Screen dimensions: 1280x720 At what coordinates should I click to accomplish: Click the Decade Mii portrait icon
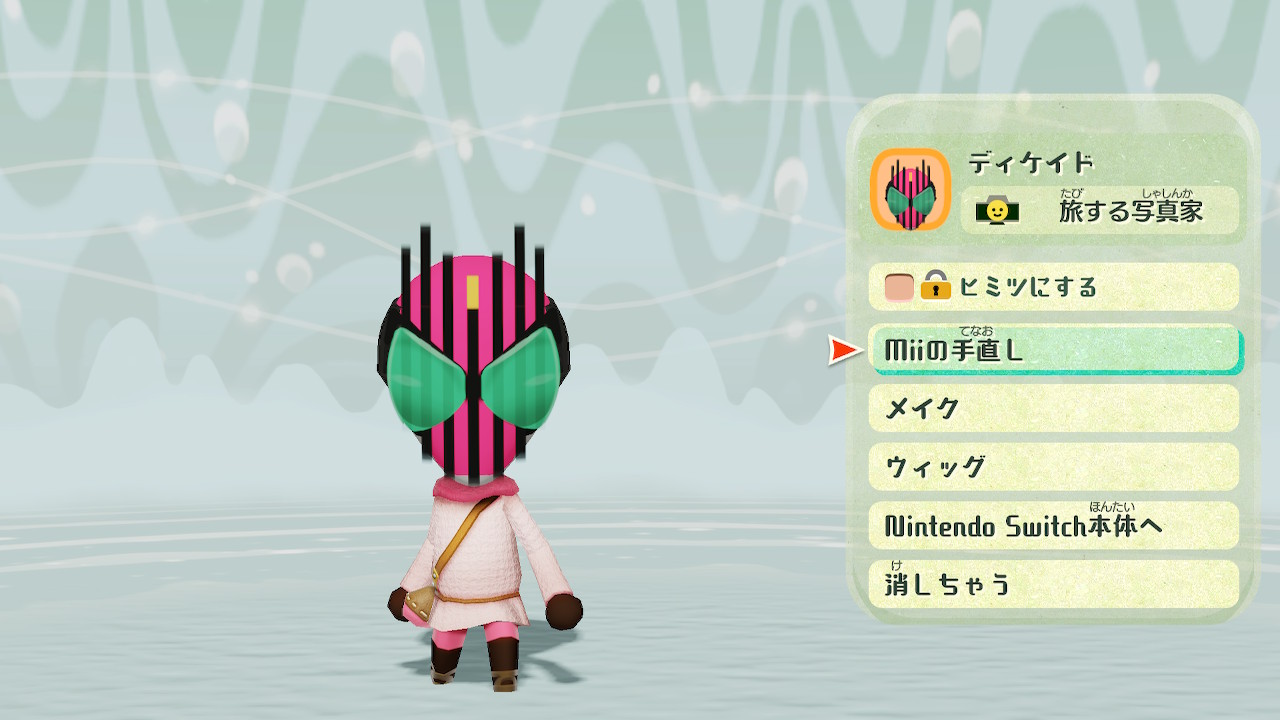tap(913, 190)
